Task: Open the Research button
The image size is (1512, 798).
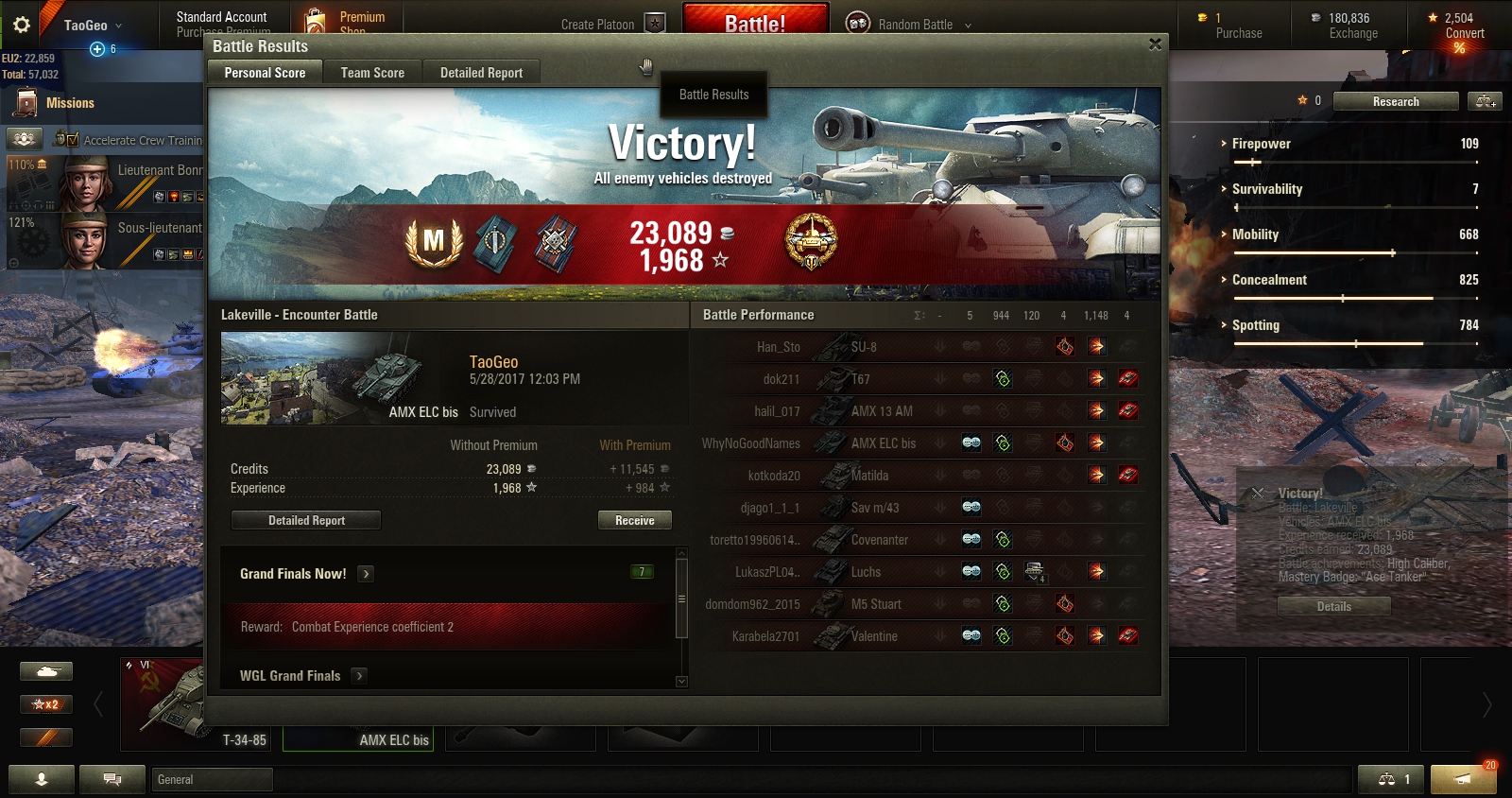Action: pos(1396,101)
